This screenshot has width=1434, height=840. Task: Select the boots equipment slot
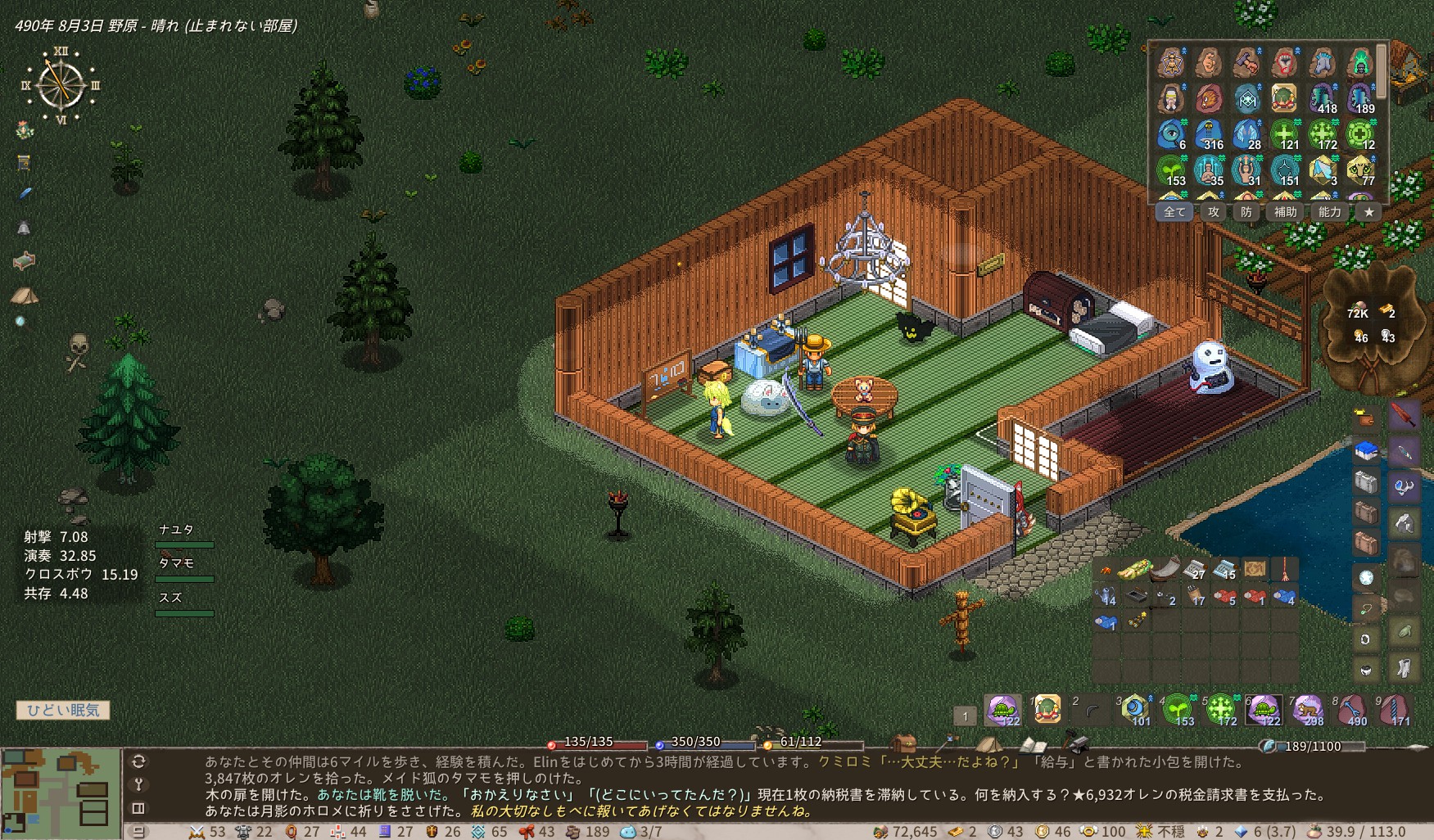pos(1404,667)
